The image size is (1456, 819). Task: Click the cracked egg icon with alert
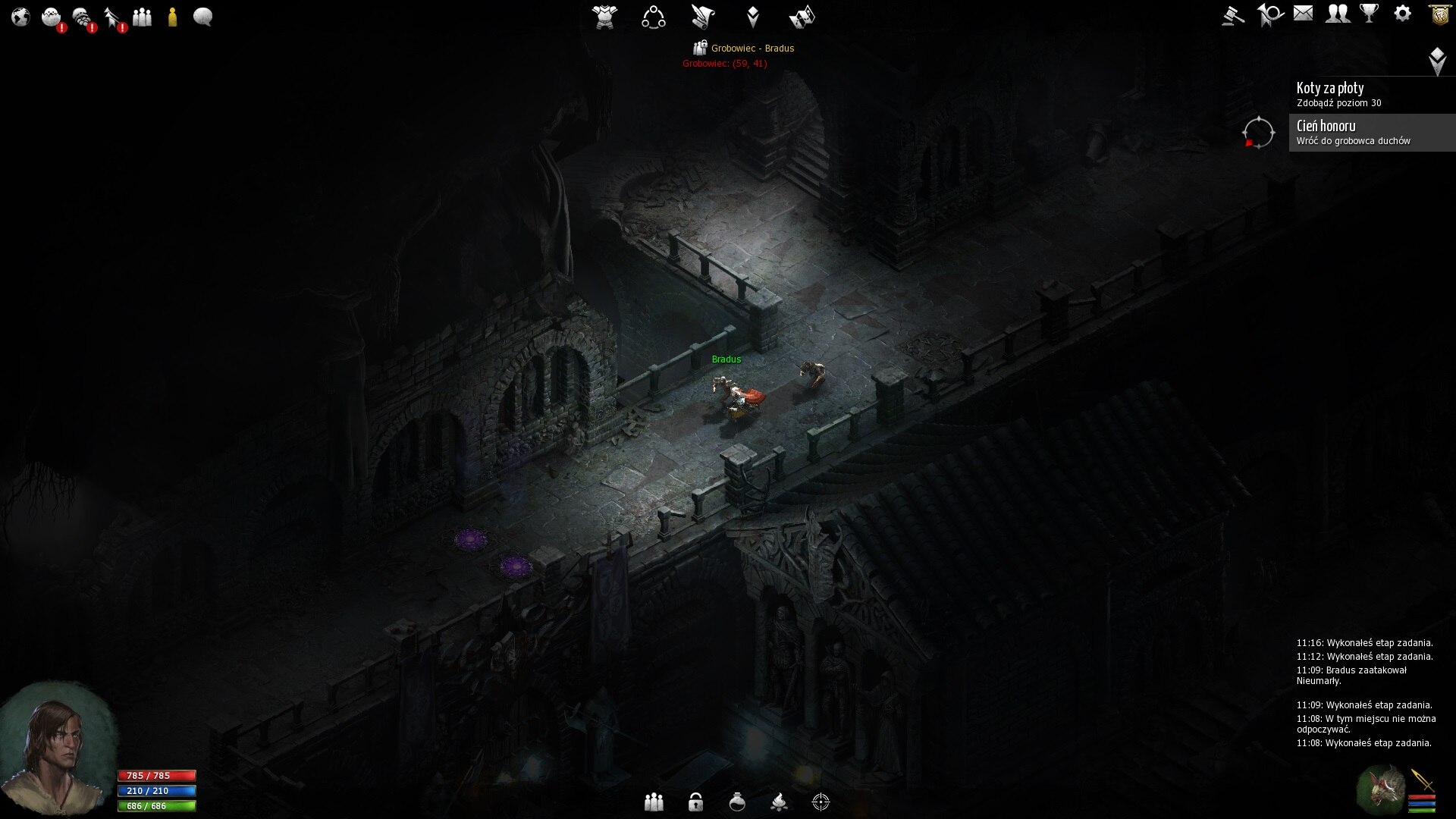52,17
